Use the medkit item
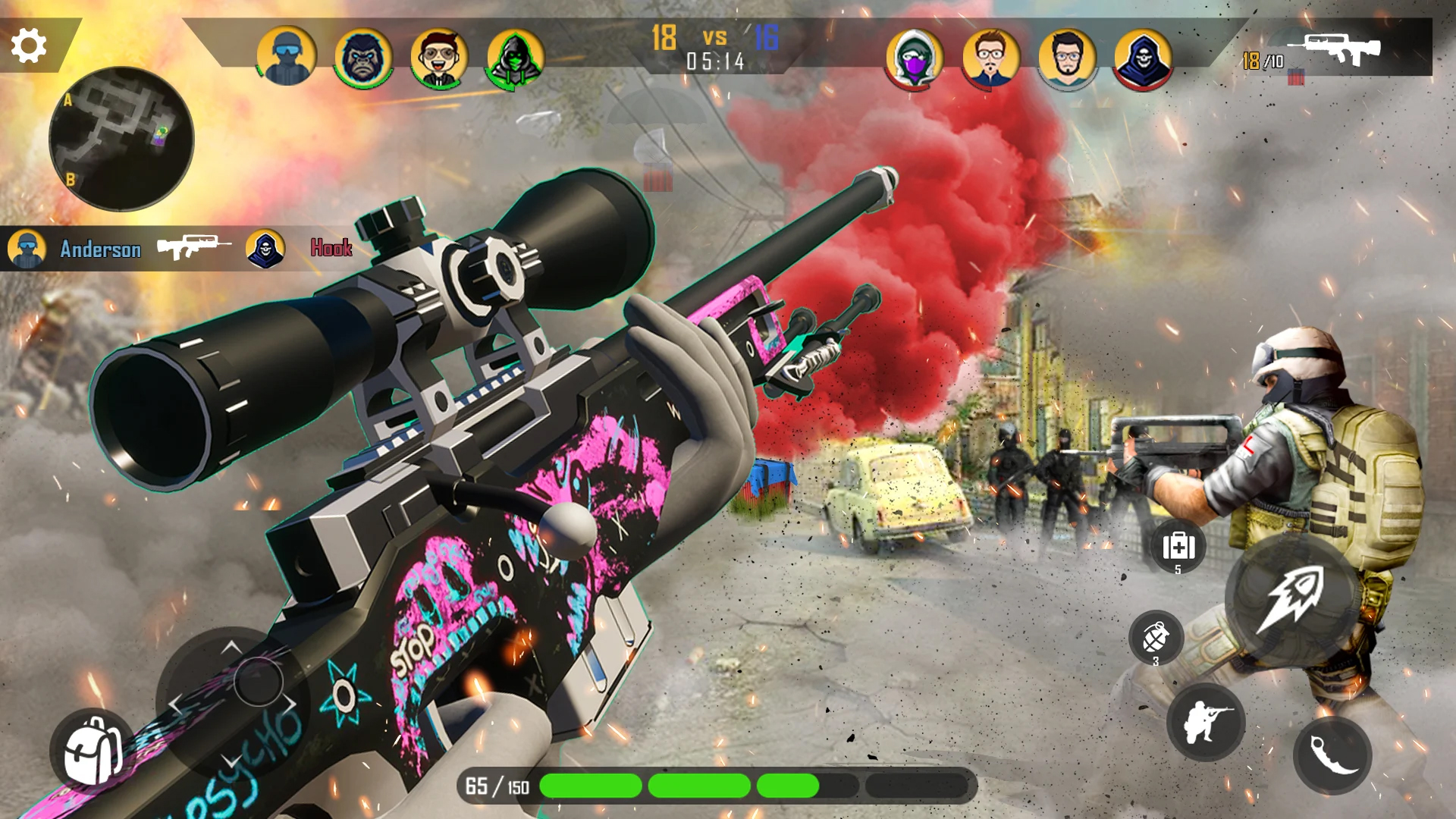Screen dimensions: 1456x819 point(1178,546)
